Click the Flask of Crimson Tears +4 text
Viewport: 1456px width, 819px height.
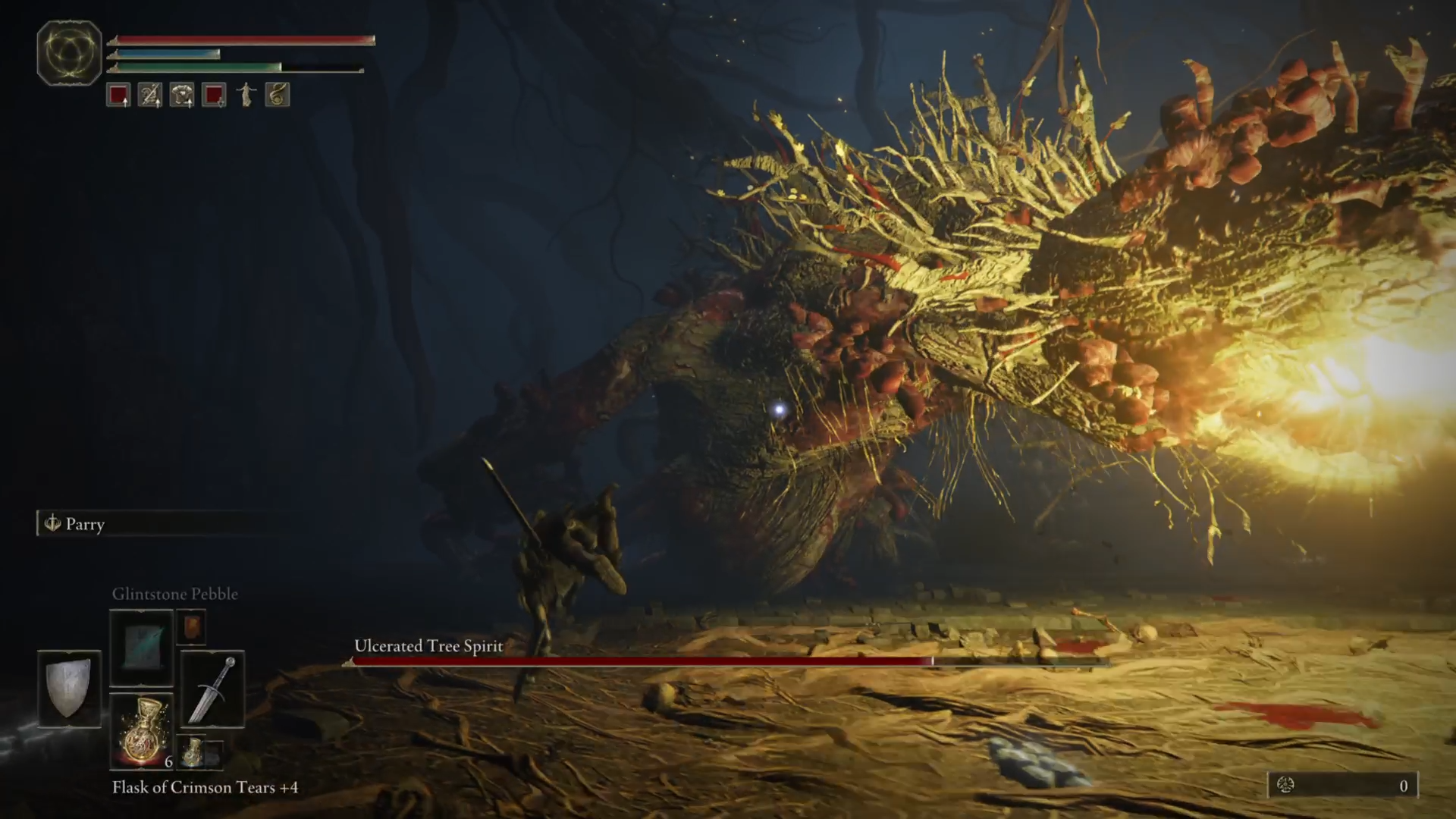click(x=203, y=788)
